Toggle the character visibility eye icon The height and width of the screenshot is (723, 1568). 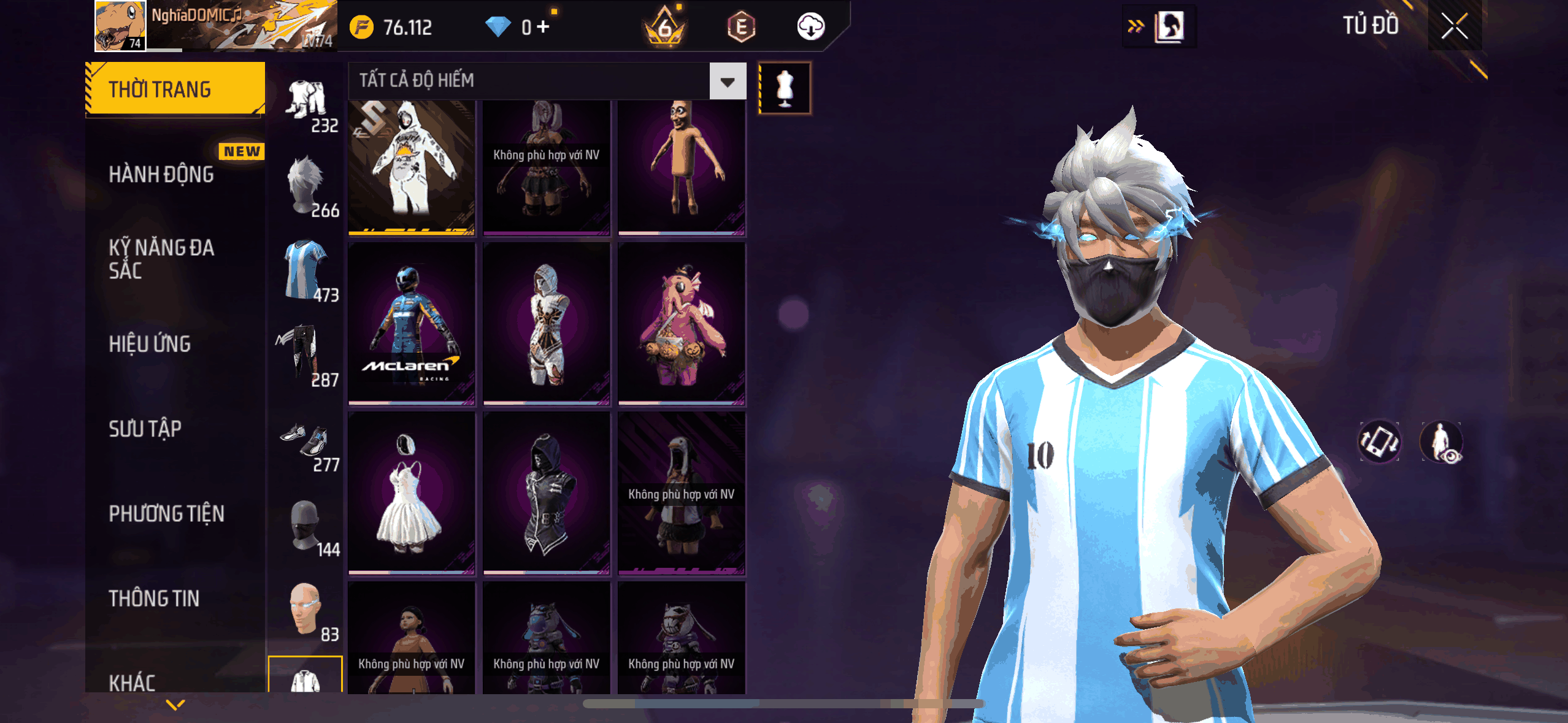pyautogui.click(x=1441, y=442)
